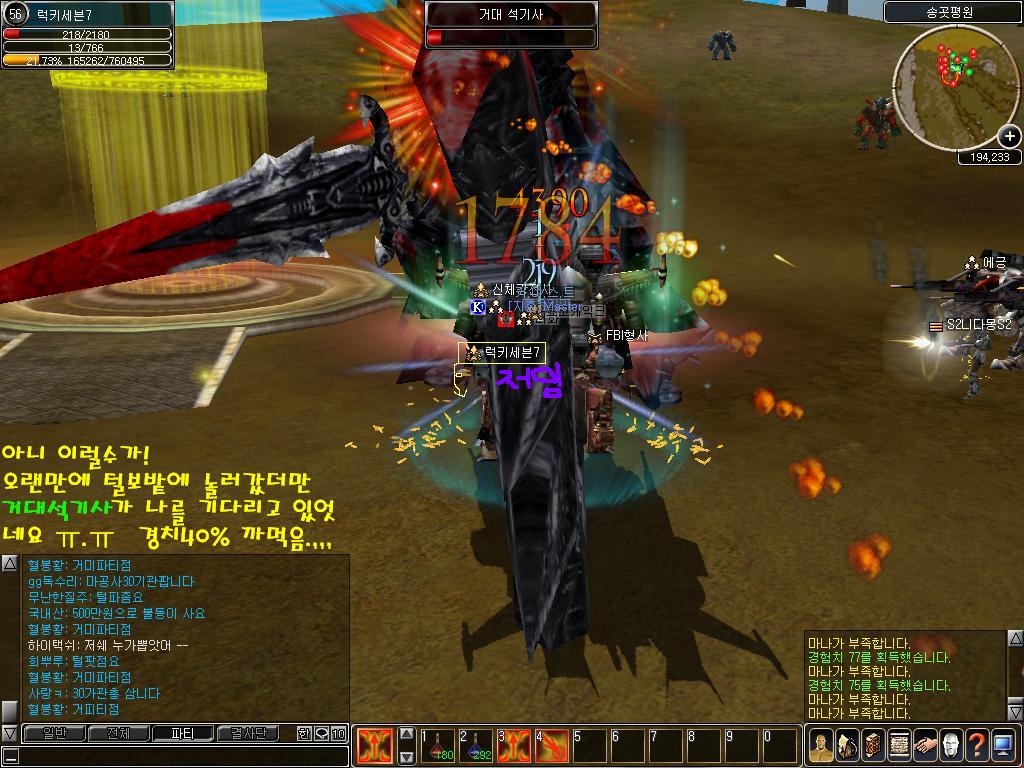Select the 파티 chat tab
Screen dimensions: 1024x768
(x=183, y=734)
